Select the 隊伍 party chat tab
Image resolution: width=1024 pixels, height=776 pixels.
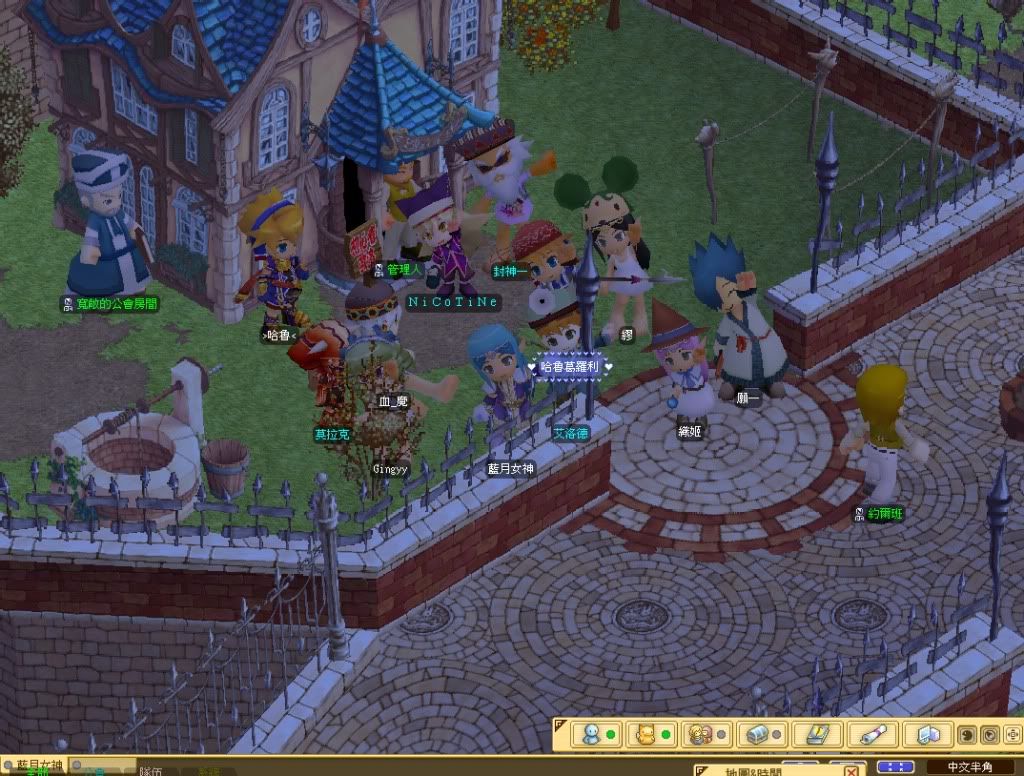coord(152,771)
